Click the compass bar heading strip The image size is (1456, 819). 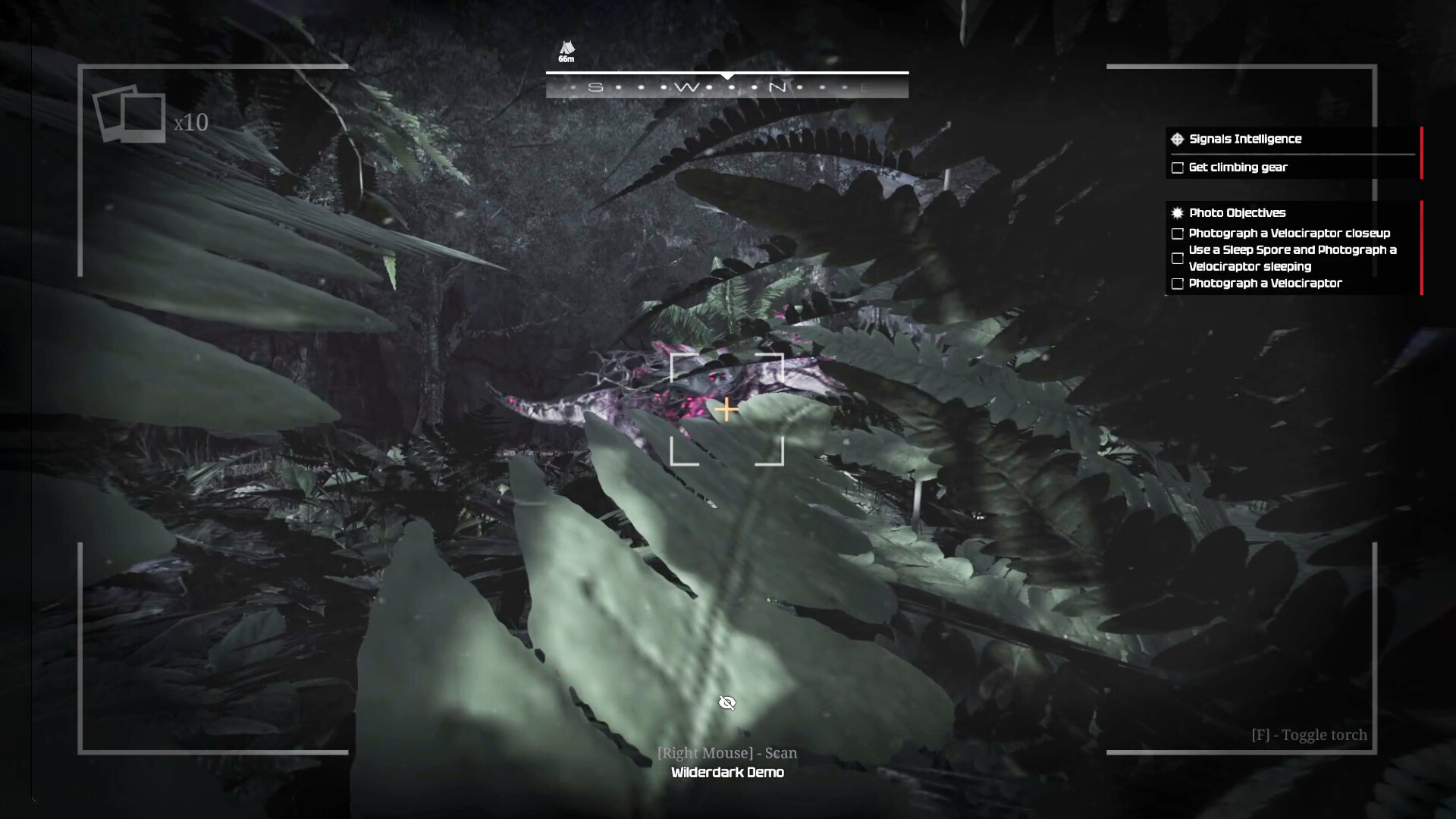(x=726, y=87)
